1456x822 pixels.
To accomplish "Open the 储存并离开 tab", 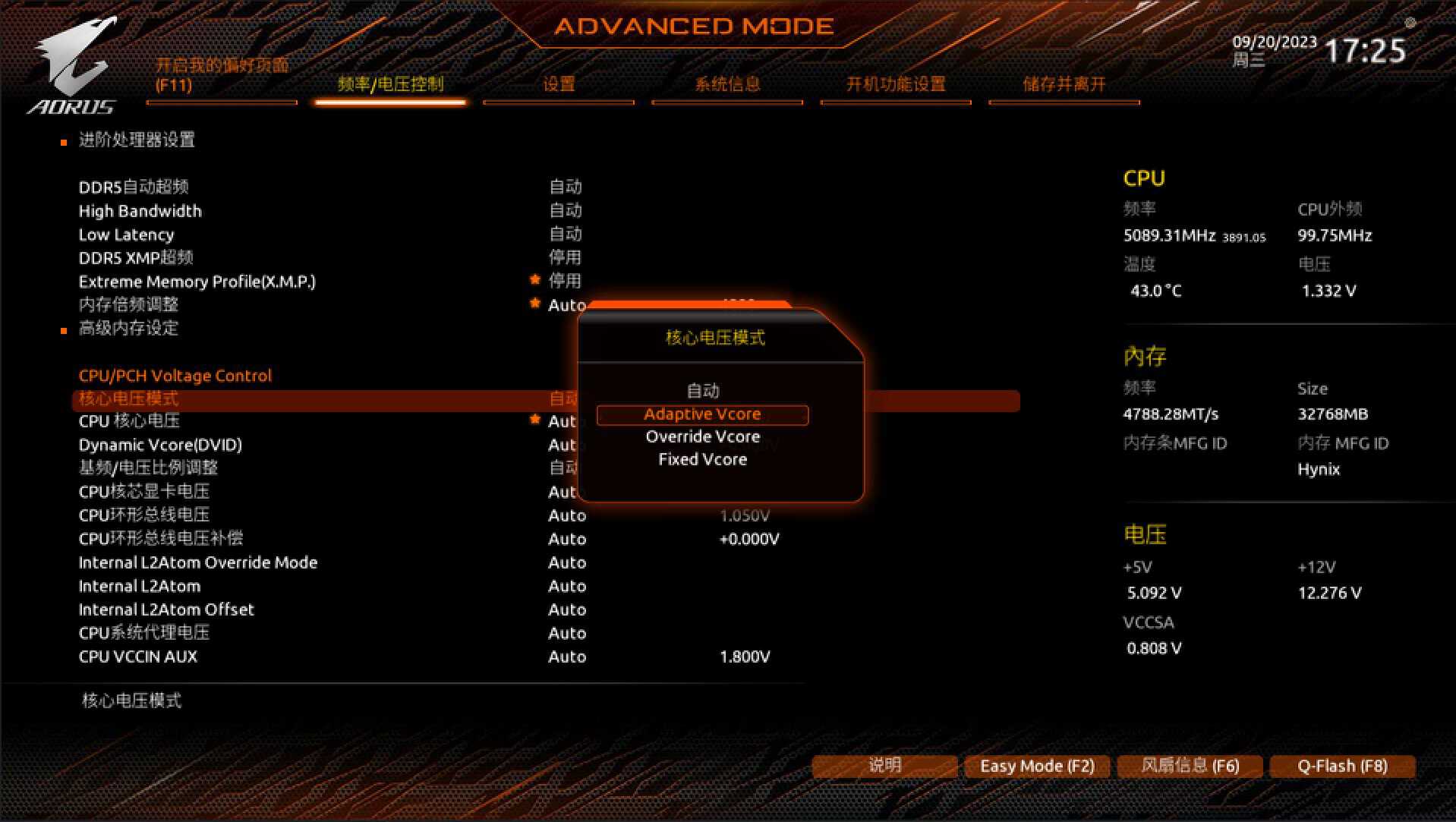I will click(x=1064, y=84).
